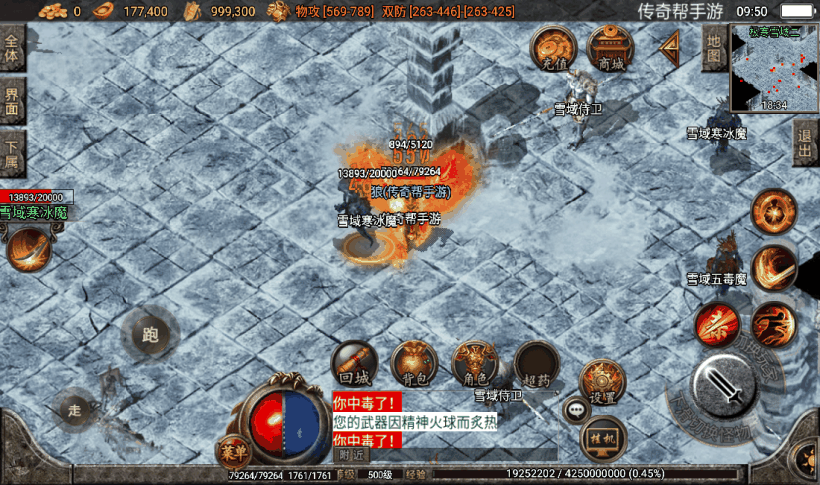Use the 超药 super potion slot
820x485 pixels.
(537, 364)
